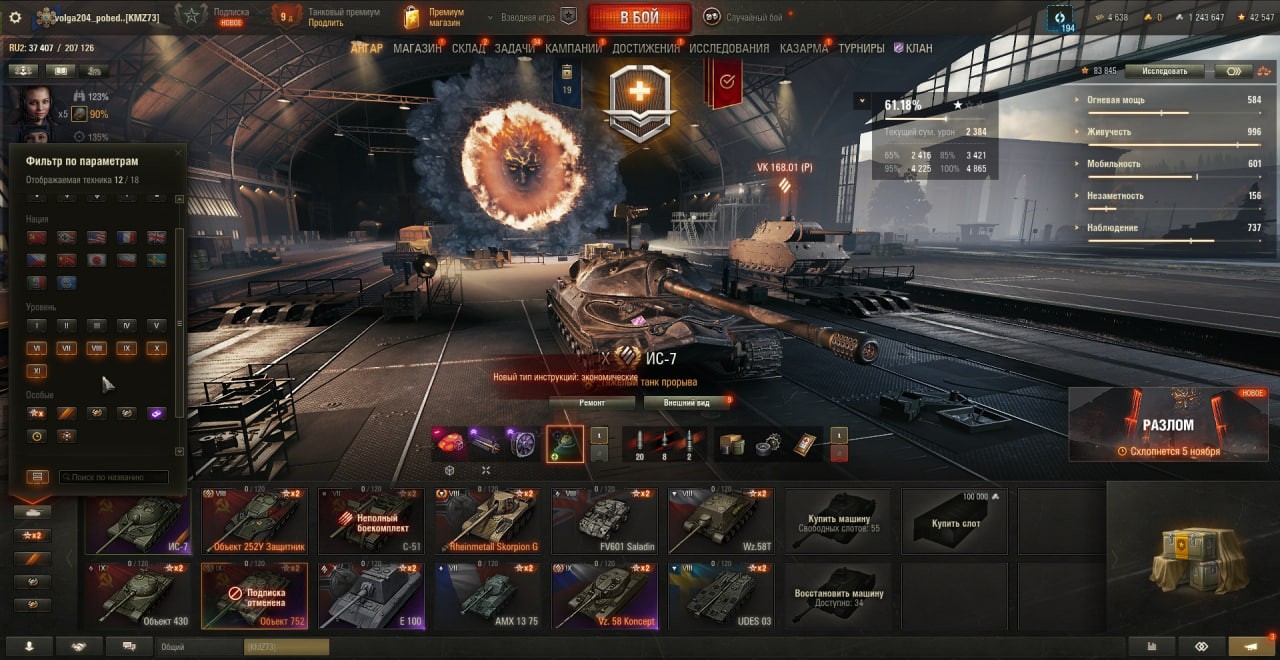Open the settings gear menu

coord(15,17)
